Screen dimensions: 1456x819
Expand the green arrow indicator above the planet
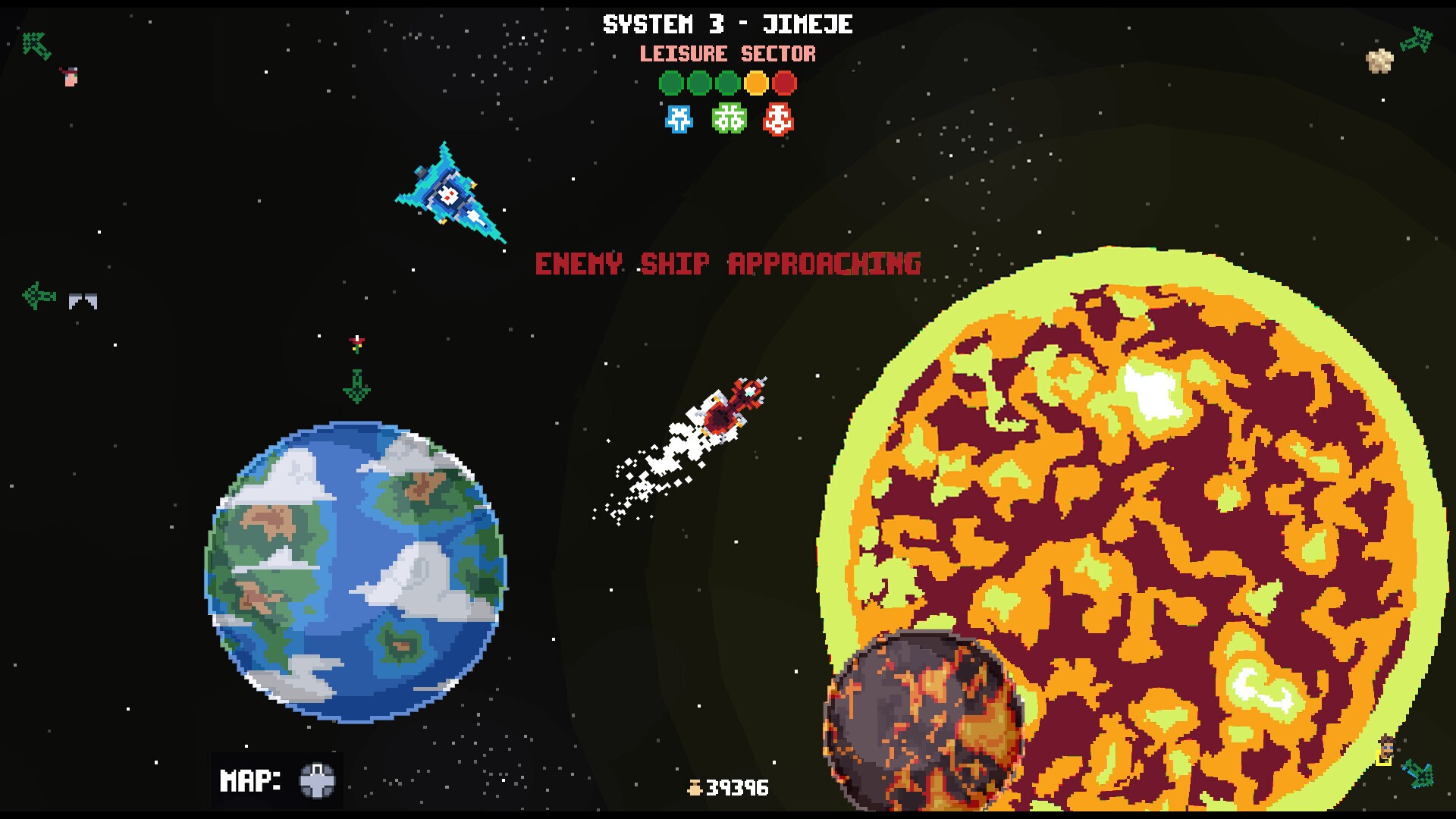[x=355, y=385]
